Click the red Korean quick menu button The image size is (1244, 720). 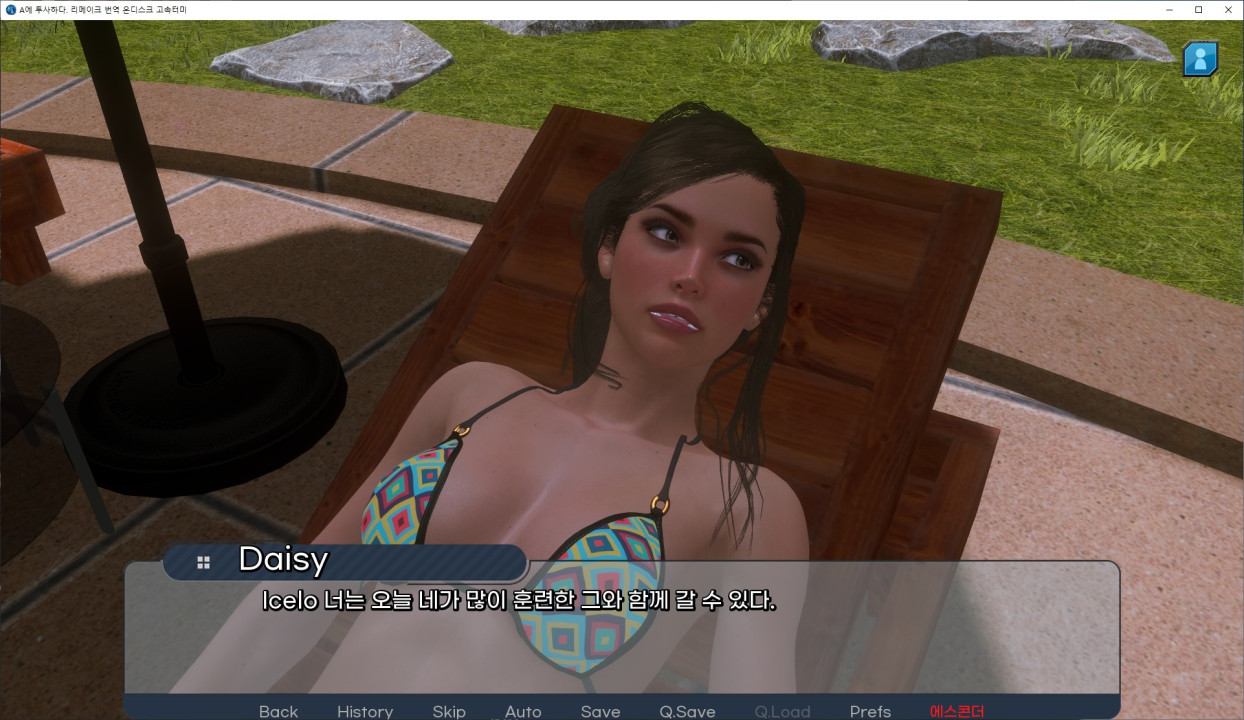(957, 711)
